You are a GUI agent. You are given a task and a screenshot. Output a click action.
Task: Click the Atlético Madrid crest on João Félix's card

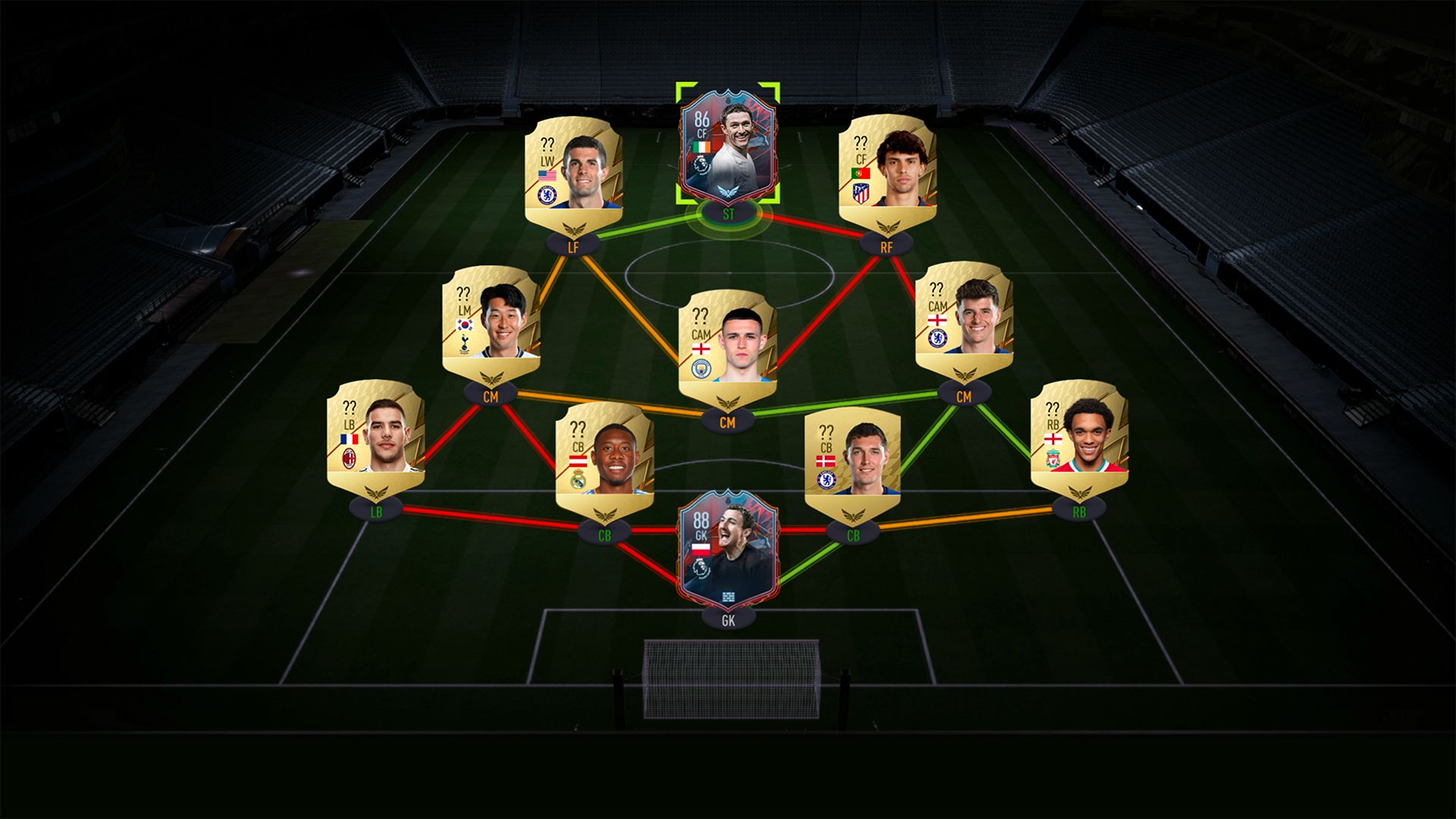861,193
